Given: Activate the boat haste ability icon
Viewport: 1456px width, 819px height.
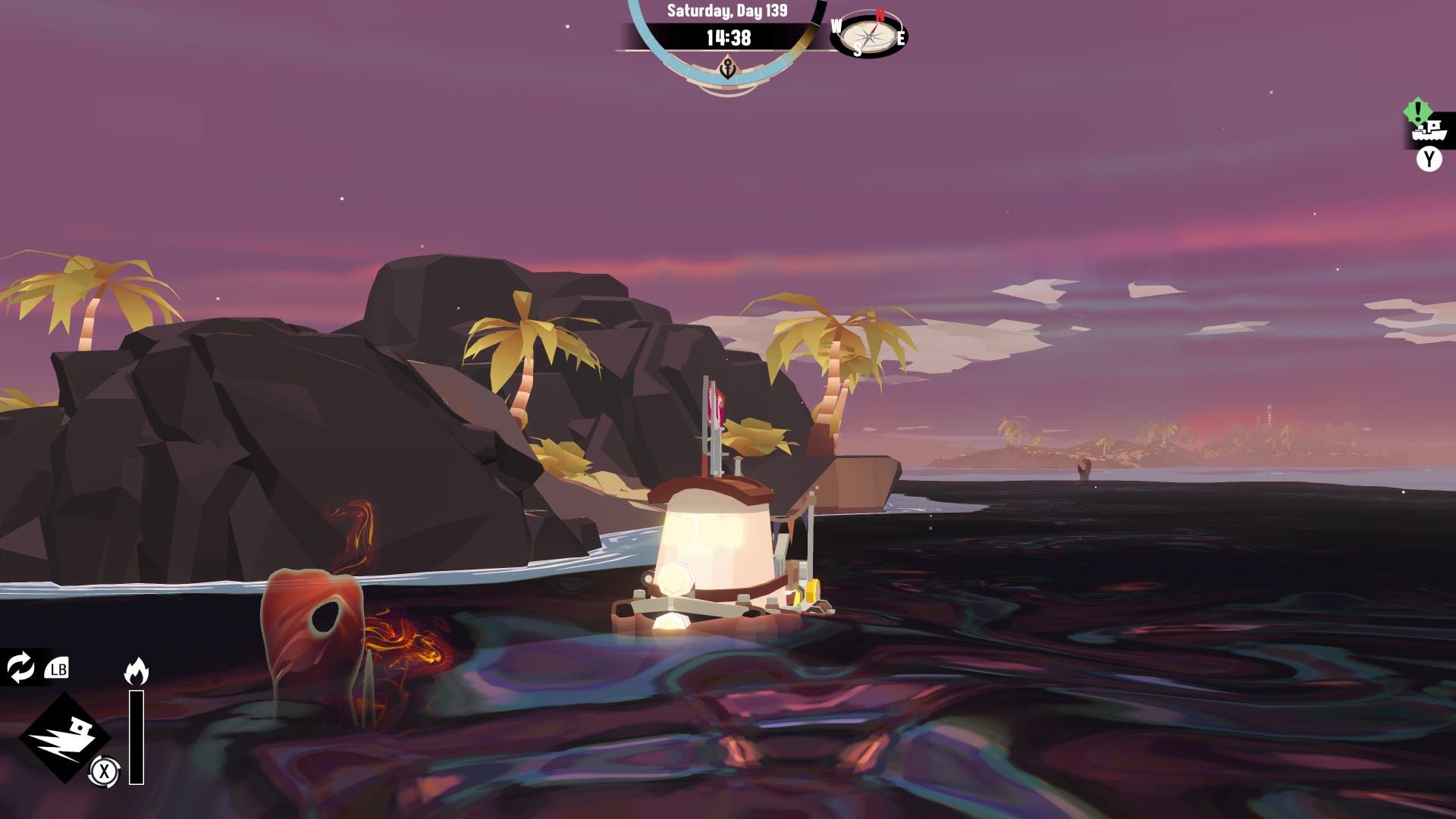Looking at the screenshot, I should click(x=65, y=737).
